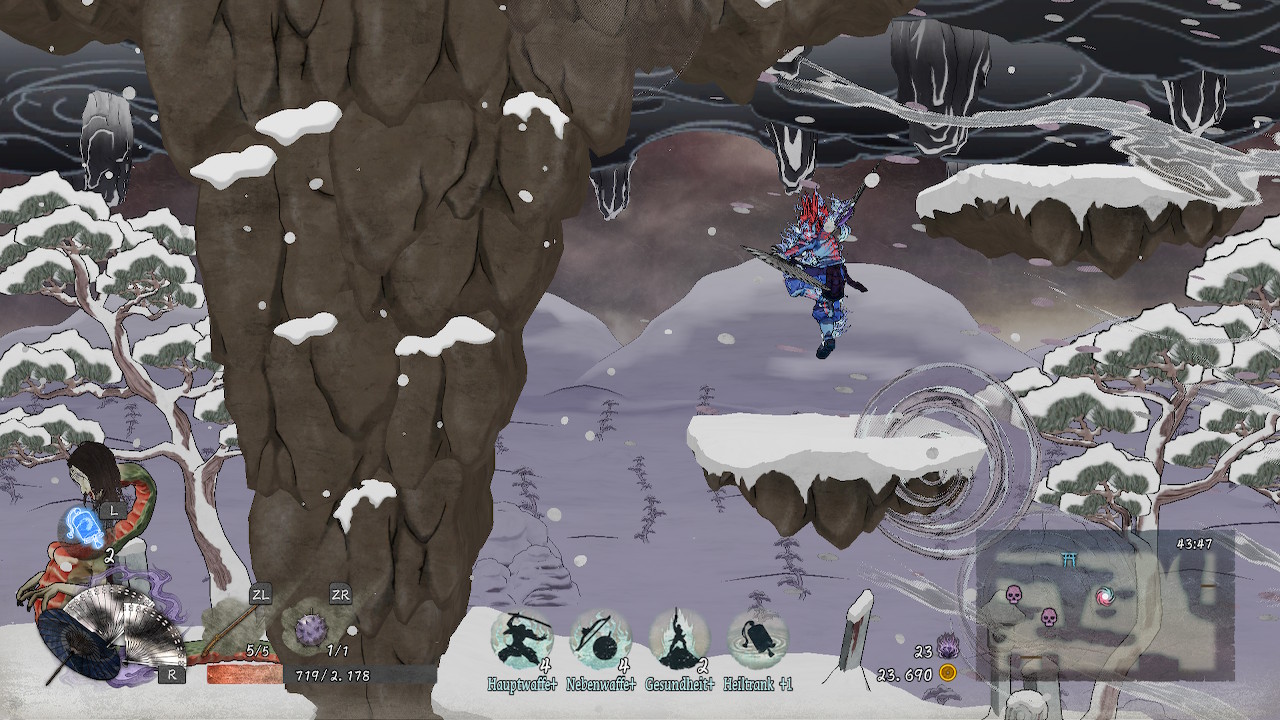1280x720 pixels.
Task: Choose the Gesundheit+ buff icon
Action: (x=679, y=640)
